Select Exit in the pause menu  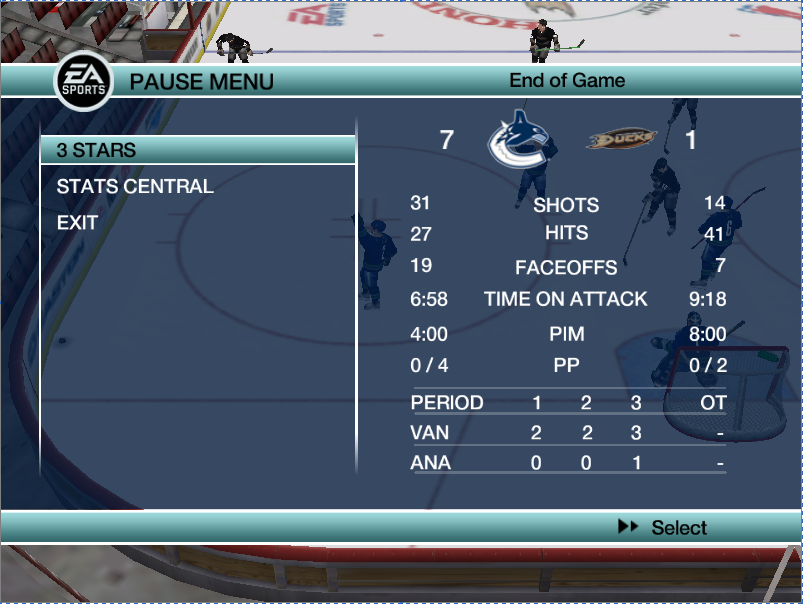click(x=77, y=223)
